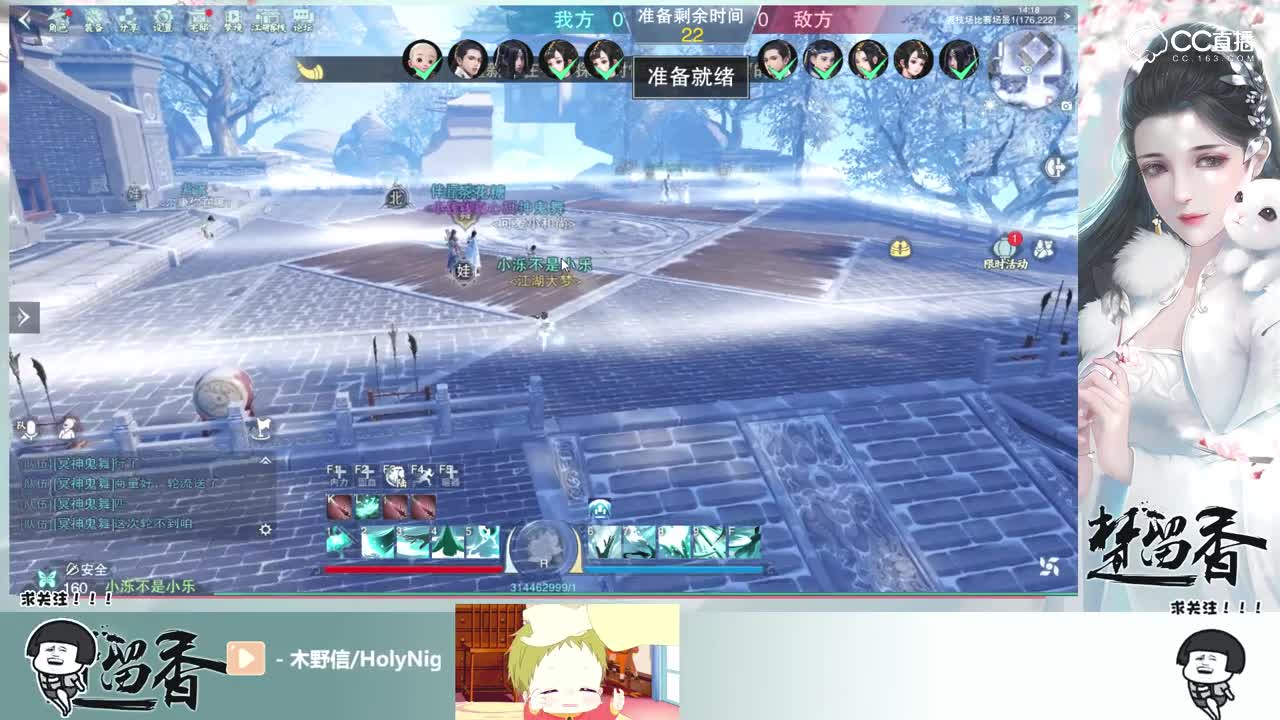Open the 角色 (Character) panel
Screen dimensions: 1280x720
coord(58,20)
